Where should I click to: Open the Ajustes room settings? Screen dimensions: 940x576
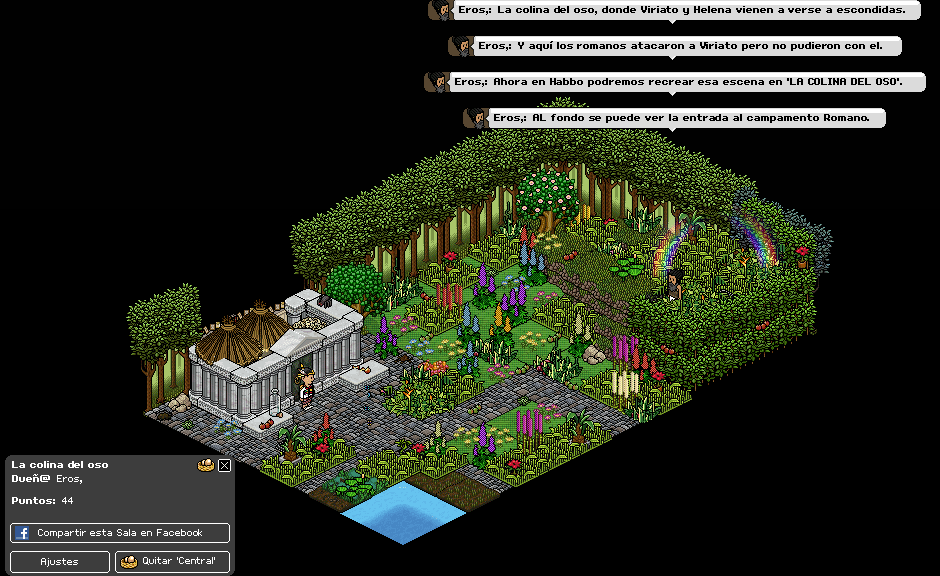click(x=60, y=561)
